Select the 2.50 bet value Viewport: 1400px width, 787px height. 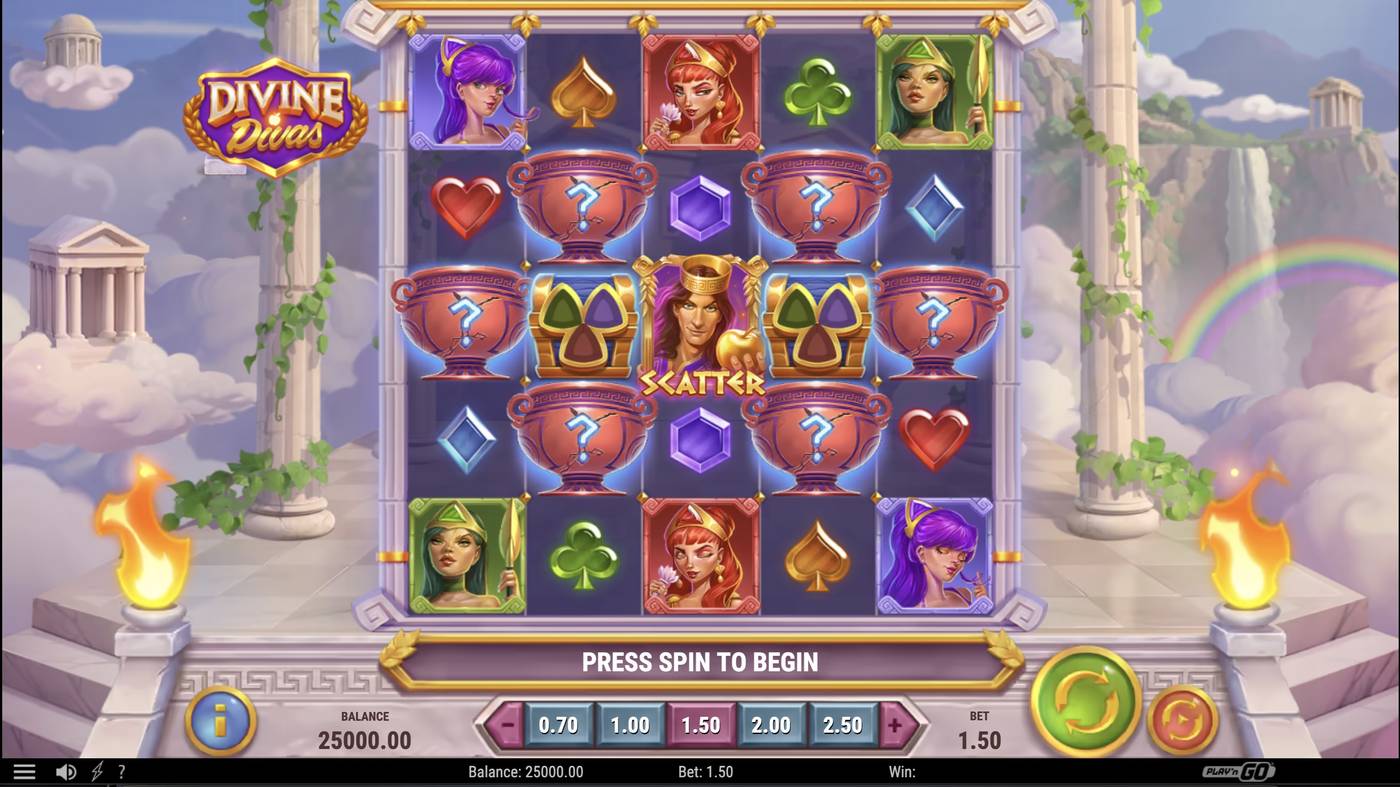(843, 727)
